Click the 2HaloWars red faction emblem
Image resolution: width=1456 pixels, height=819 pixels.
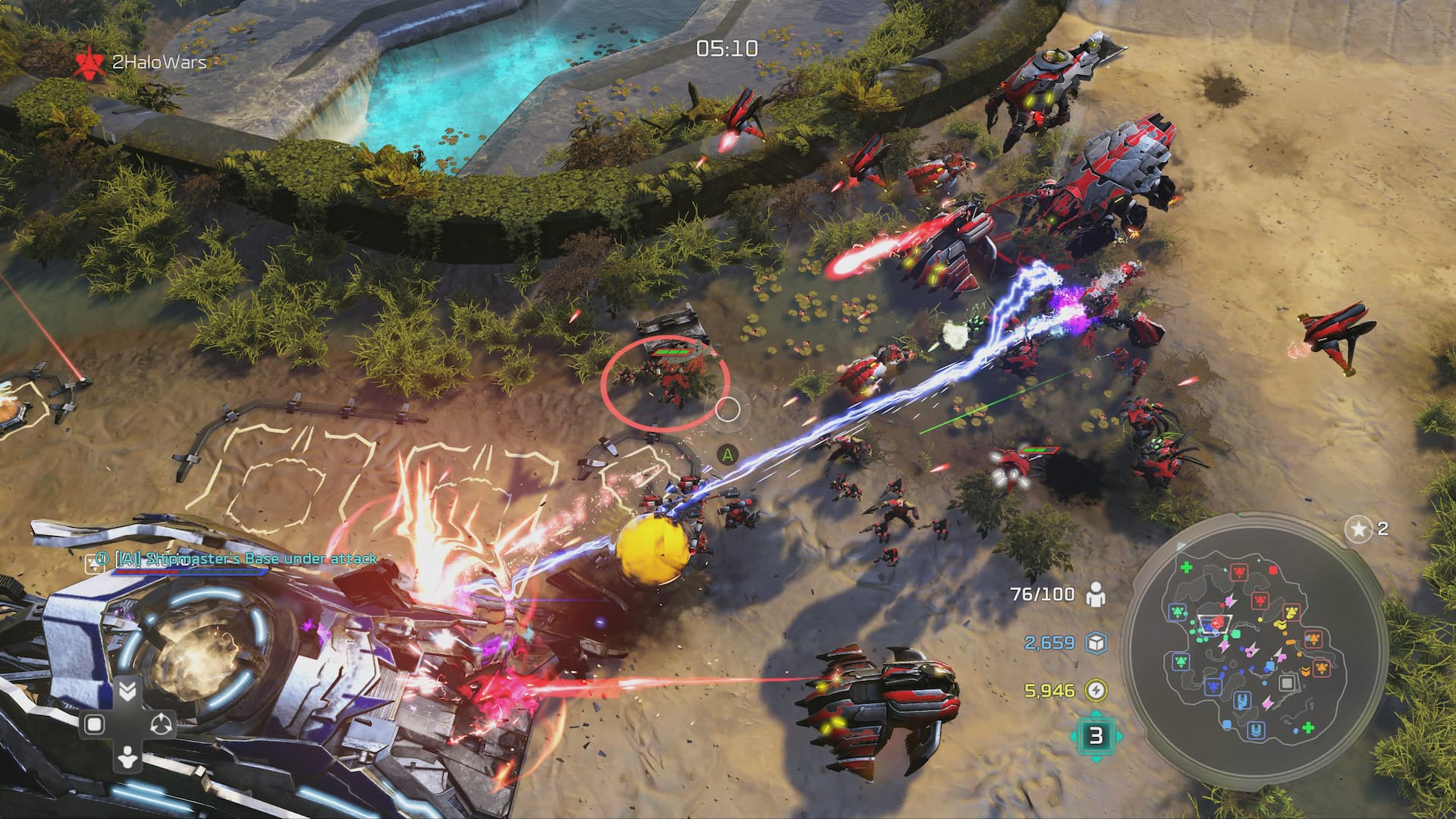[90, 60]
